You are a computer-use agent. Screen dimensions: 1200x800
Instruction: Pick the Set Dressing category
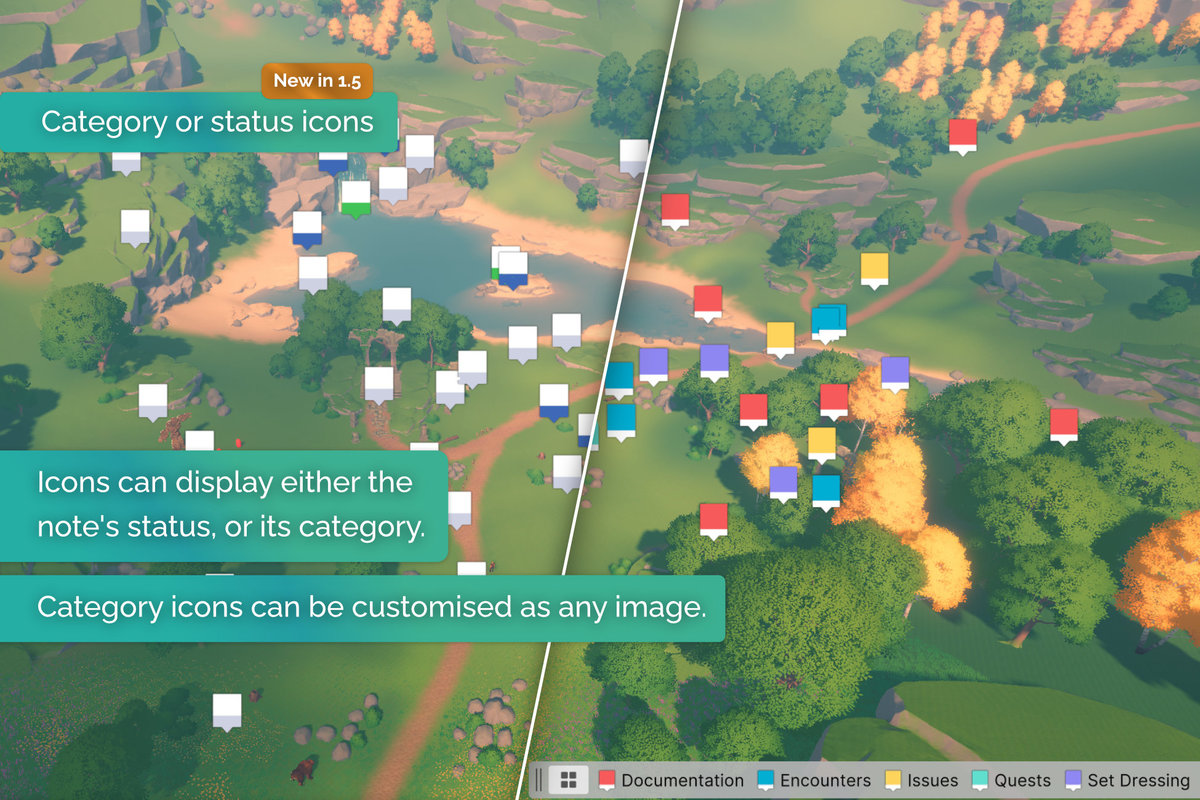(x=1127, y=780)
